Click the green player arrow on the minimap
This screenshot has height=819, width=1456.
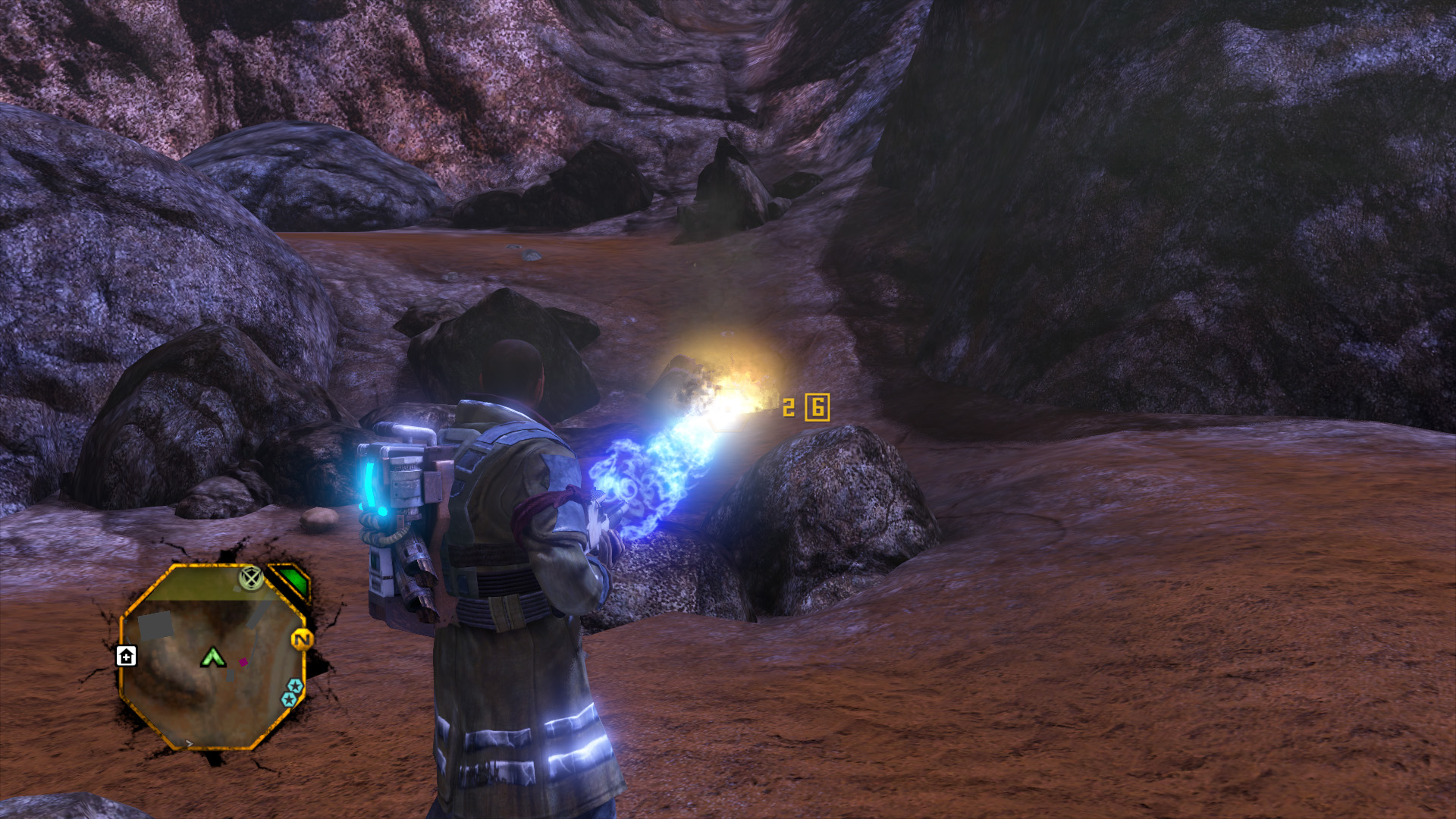pos(213,657)
